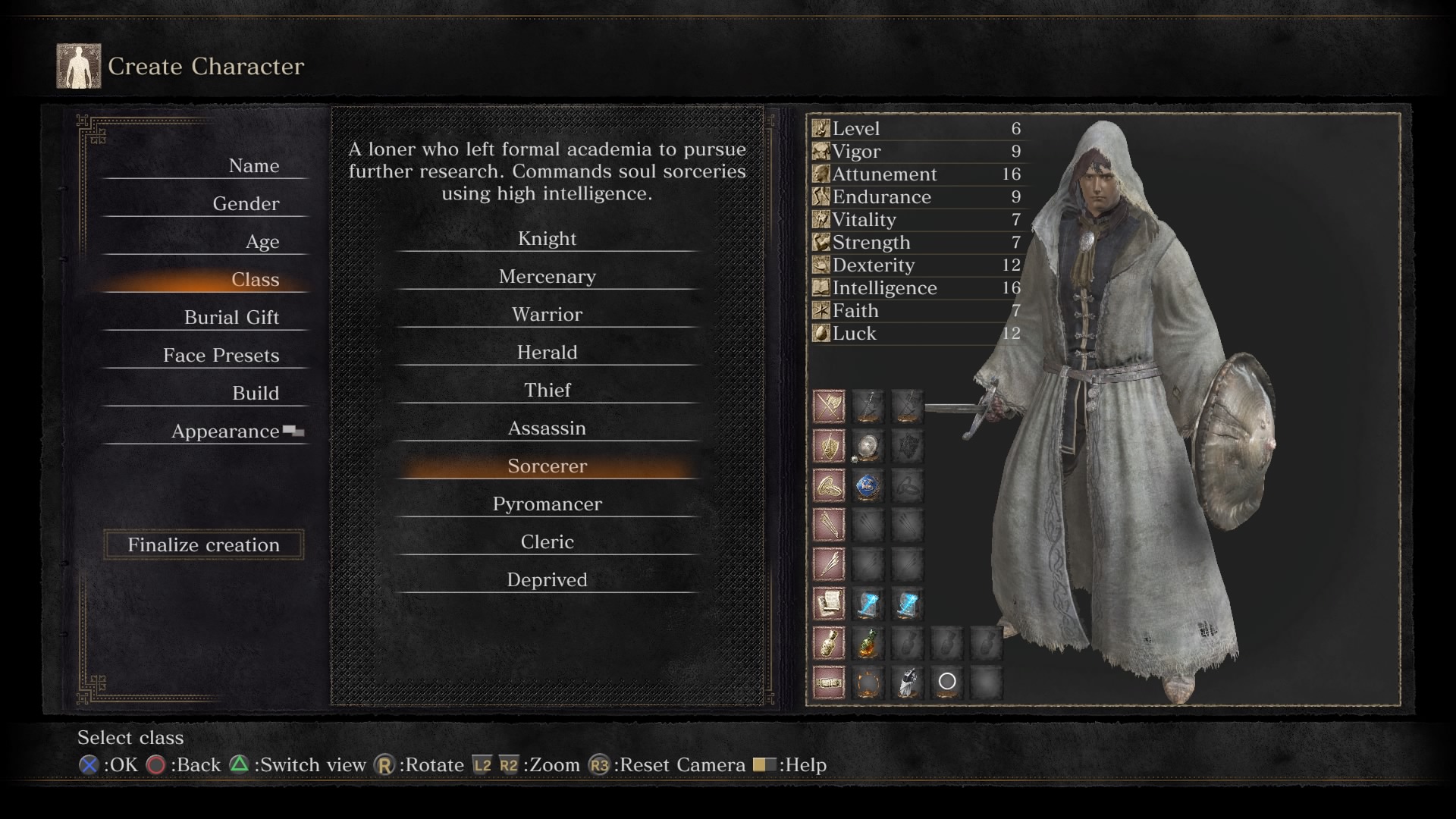The height and width of the screenshot is (819, 1456).
Task: Open the Appearance editor
Action: 225,431
